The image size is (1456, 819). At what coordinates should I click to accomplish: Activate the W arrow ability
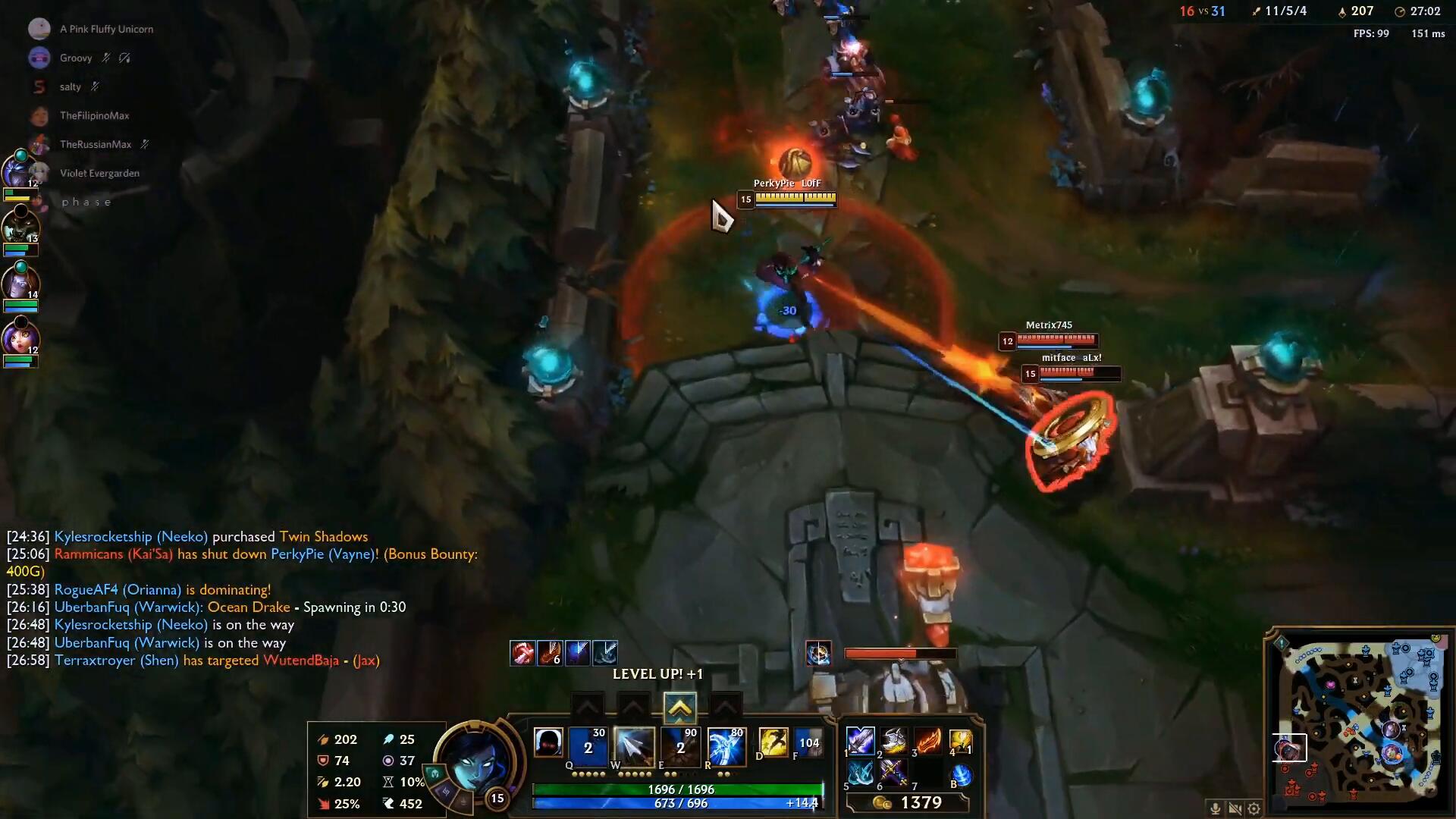pos(634,747)
